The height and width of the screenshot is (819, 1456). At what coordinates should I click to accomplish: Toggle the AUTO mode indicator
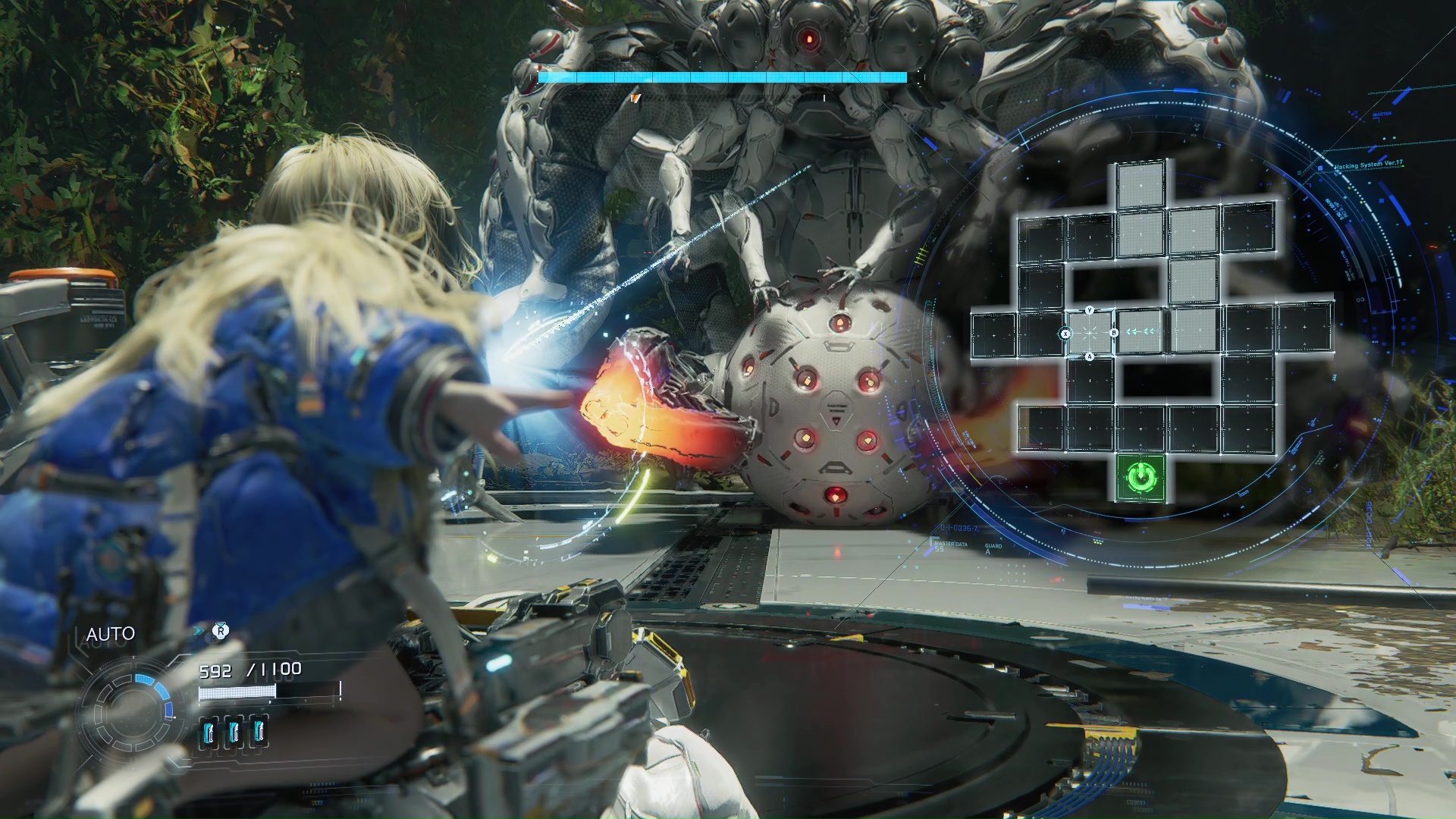click(x=111, y=634)
